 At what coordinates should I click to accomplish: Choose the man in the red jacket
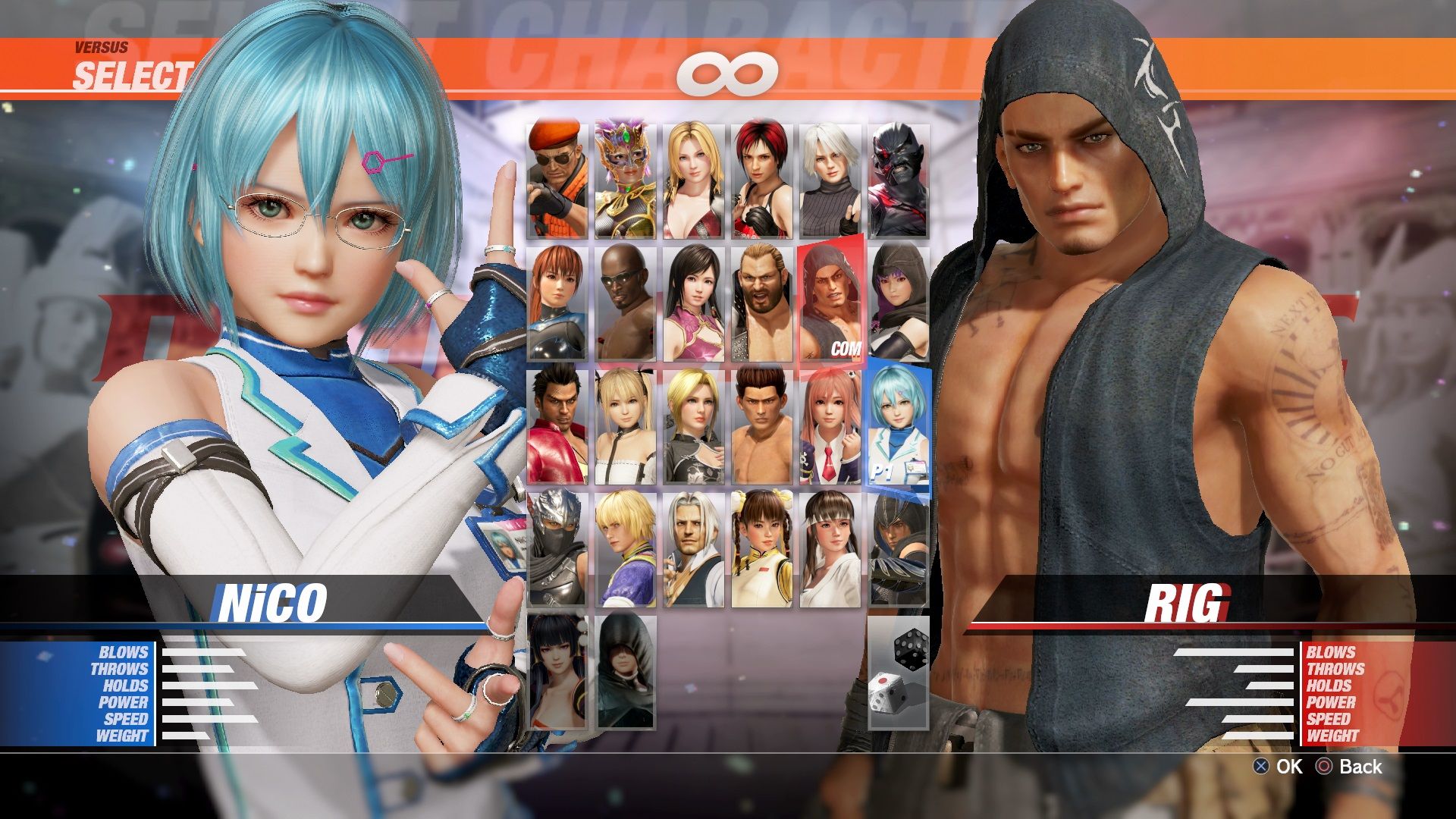(x=557, y=426)
